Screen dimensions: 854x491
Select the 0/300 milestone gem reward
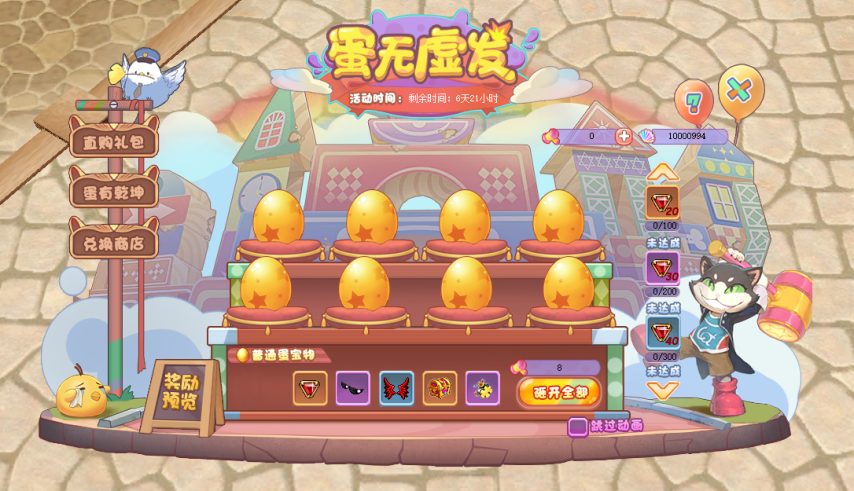pyautogui.click(x=662, y=333)
